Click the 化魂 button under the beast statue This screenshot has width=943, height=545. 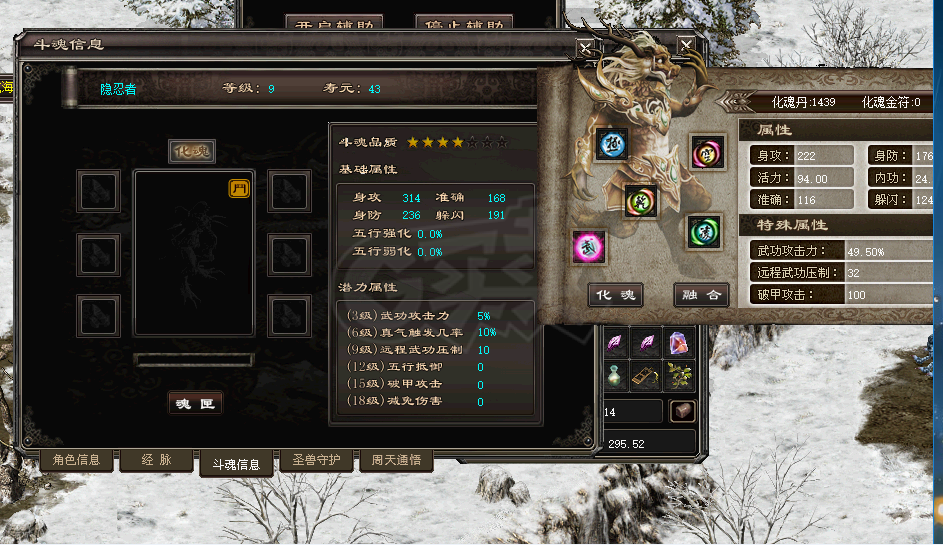point(615,295)
